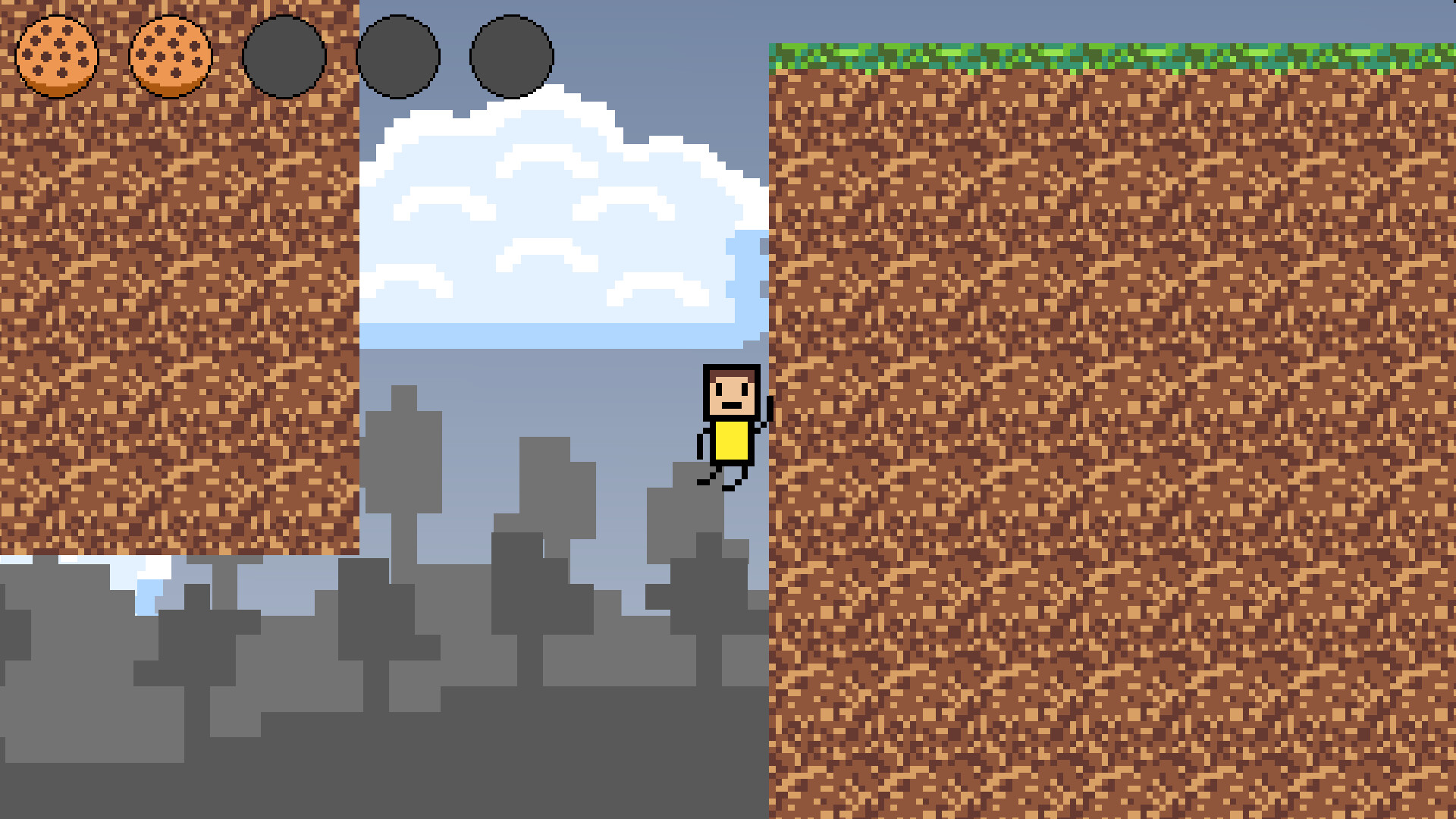The image size is (1456, 819).
Task: Select the green grass strip atop right terrain
Action: point(1100,57)
